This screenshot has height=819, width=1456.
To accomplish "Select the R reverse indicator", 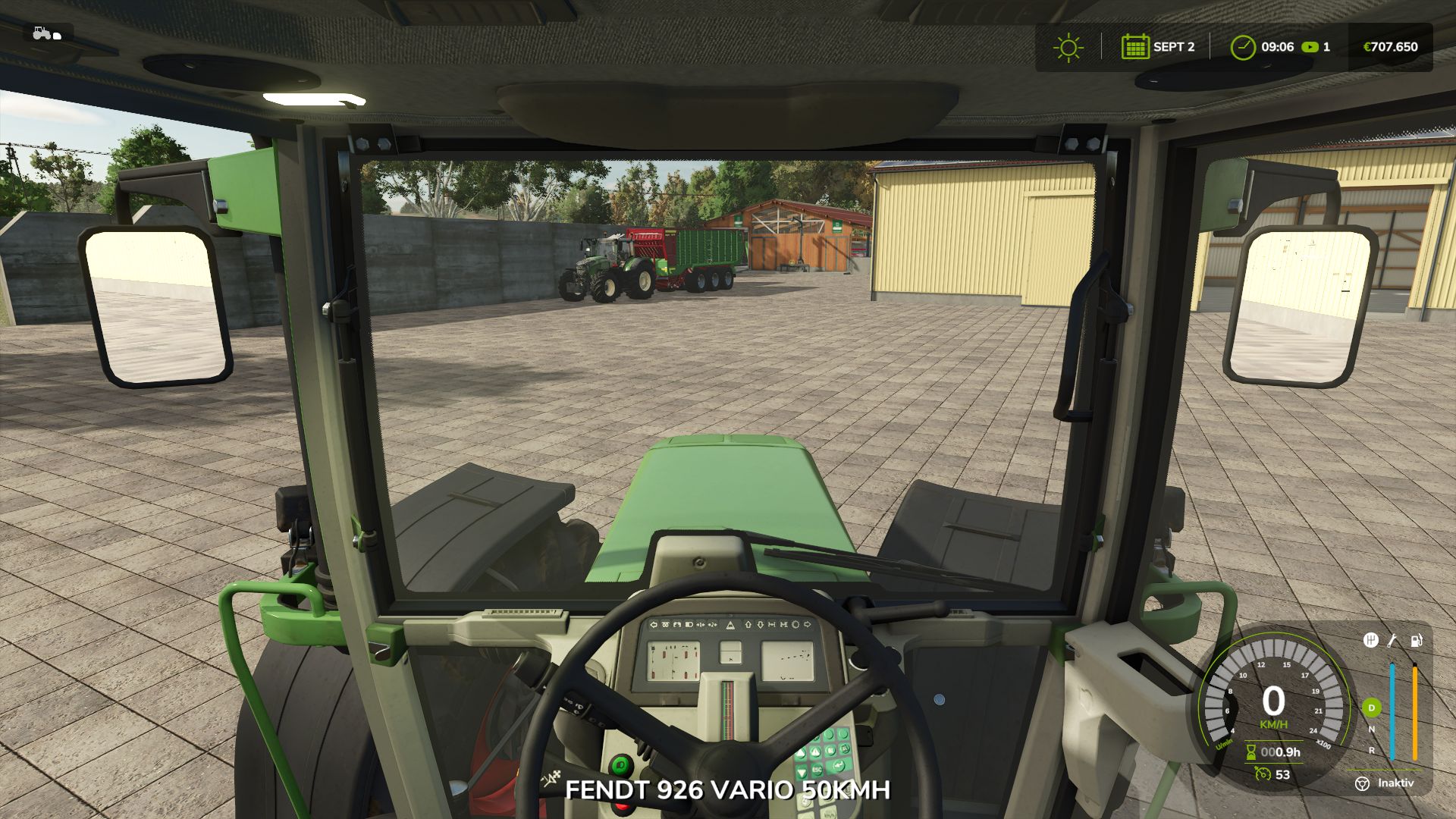I will click(x=1371, y=751).
